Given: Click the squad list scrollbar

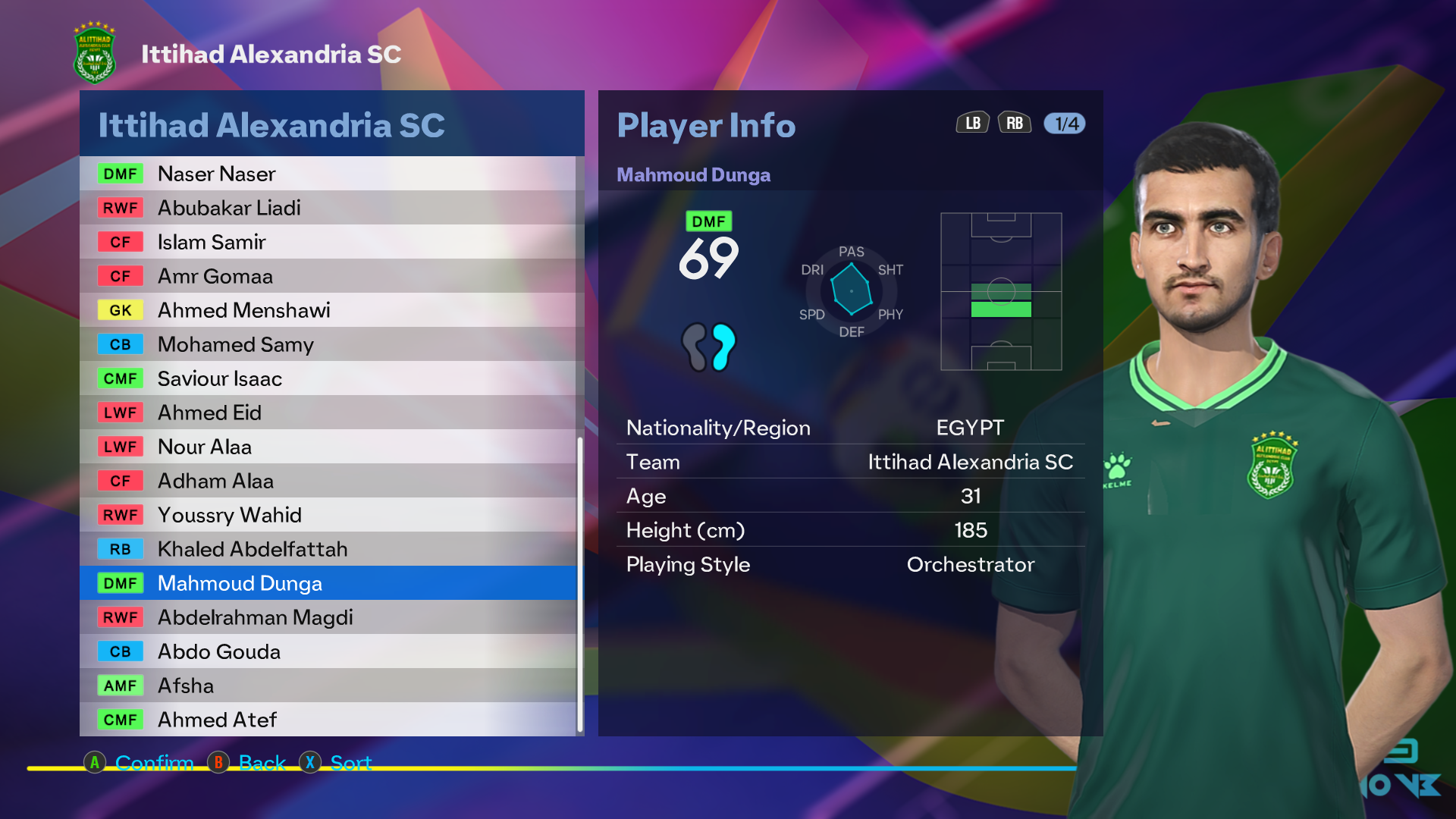Looking at the screenshot, I should pyautogui.click(x=580, y=584).
